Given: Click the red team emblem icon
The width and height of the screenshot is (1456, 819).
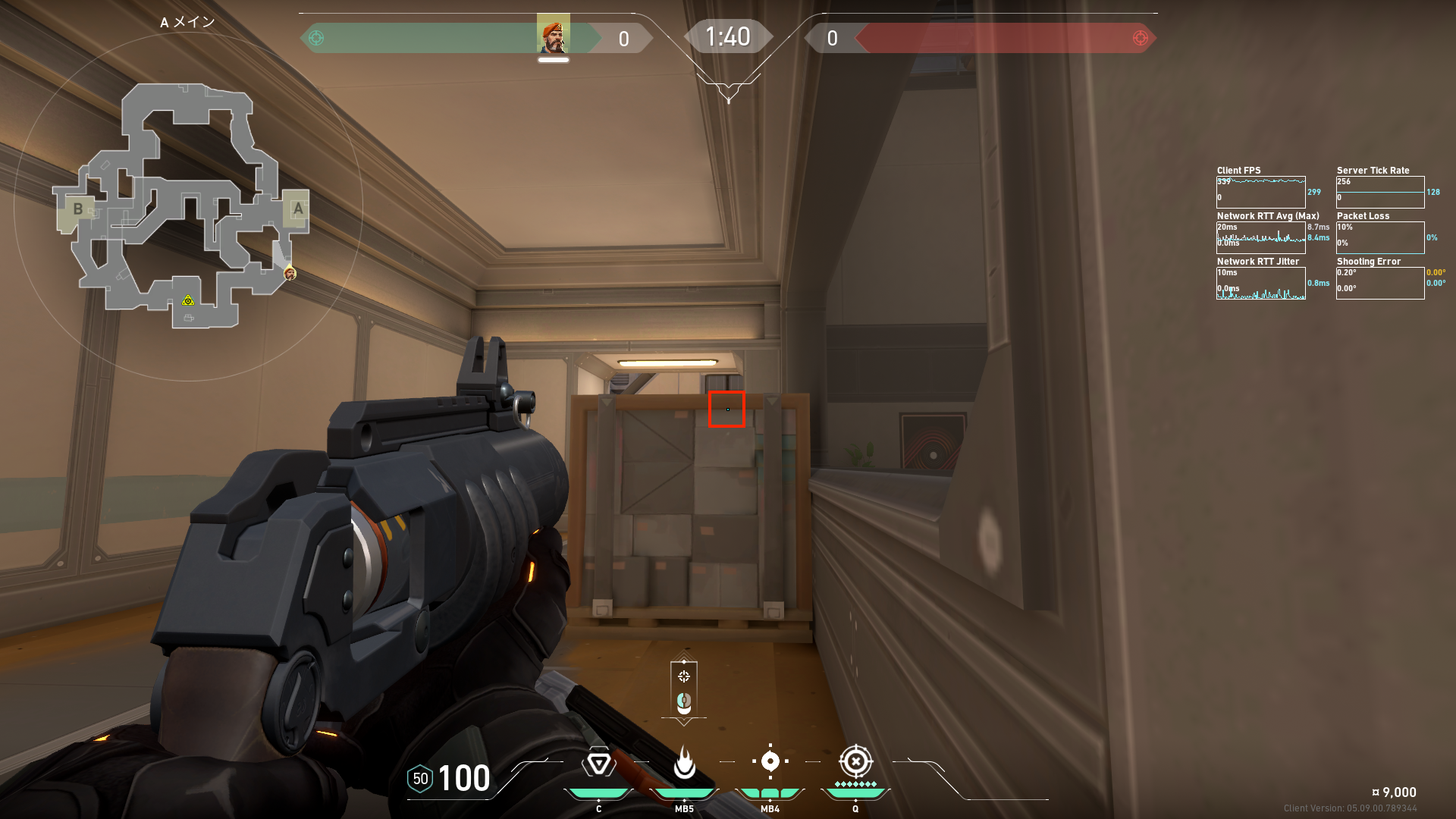Looking at the screenshot, I should [x=1140, y=38].
